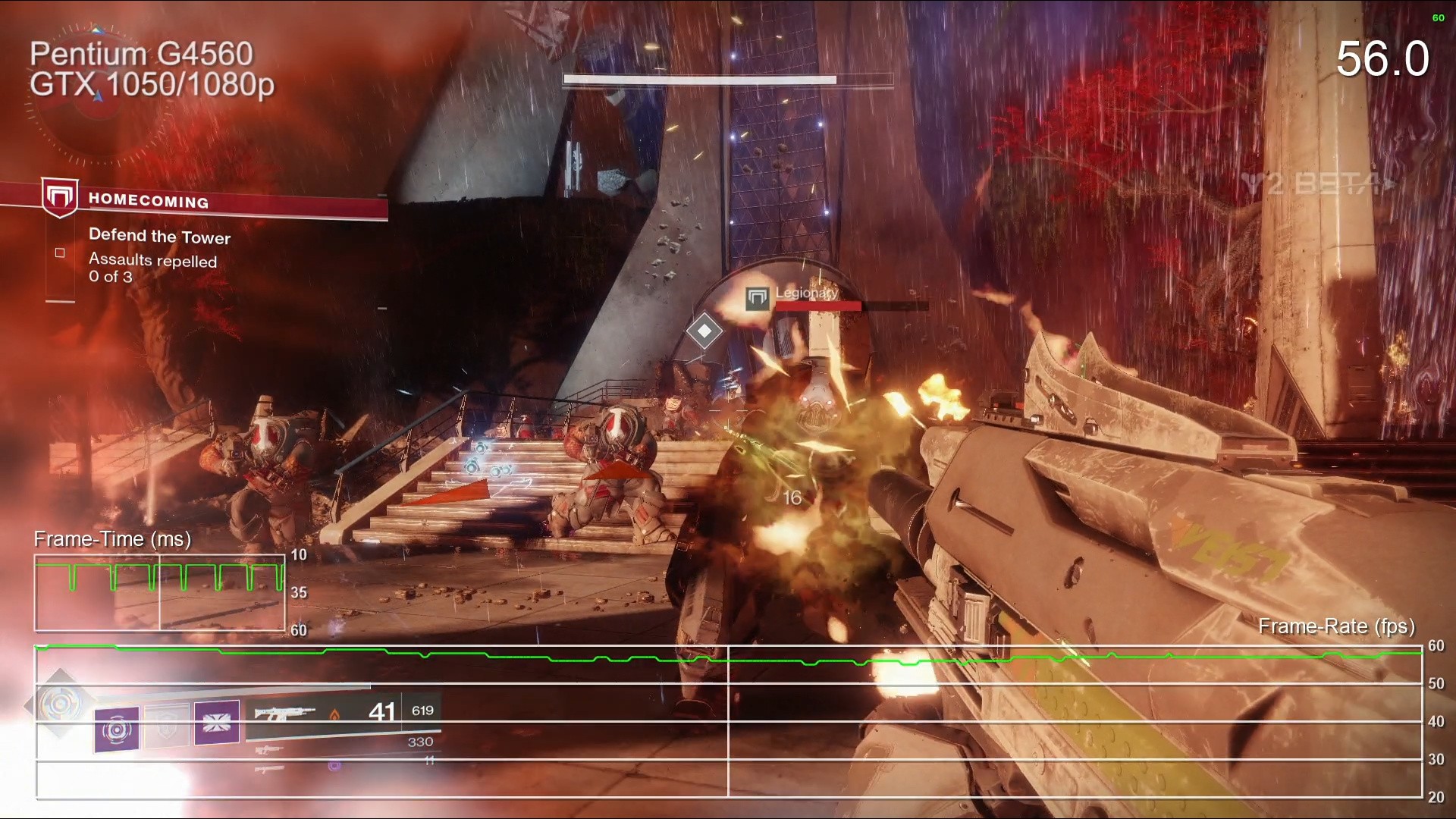Click the Frame-Time graph overlay
The width and height of the screenshot is (1456, 819).
(159, 593)
